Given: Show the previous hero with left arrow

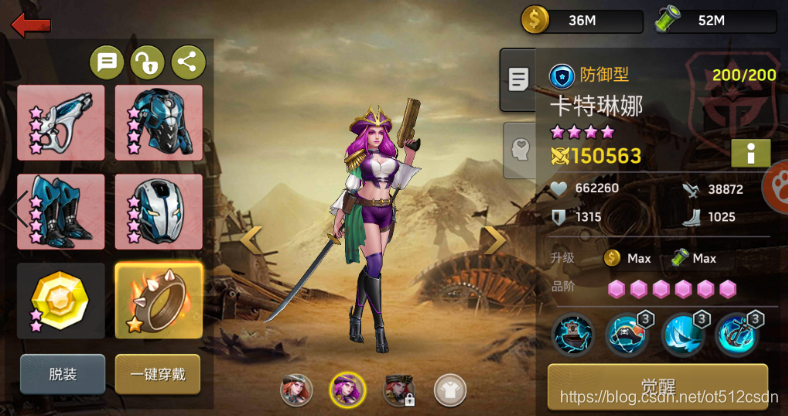Looking at the screenshot, I should click(252, 238).
